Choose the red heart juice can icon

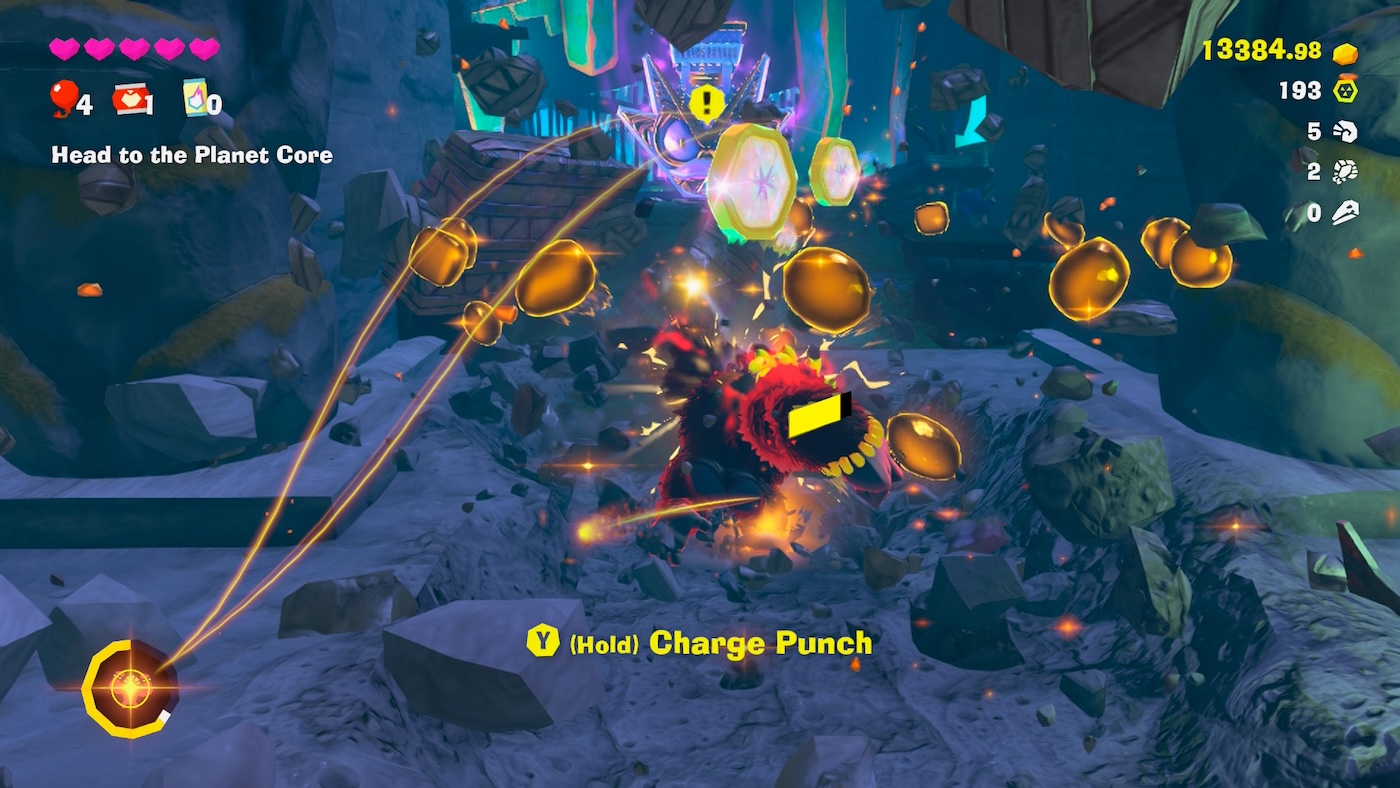click(130, 98)
